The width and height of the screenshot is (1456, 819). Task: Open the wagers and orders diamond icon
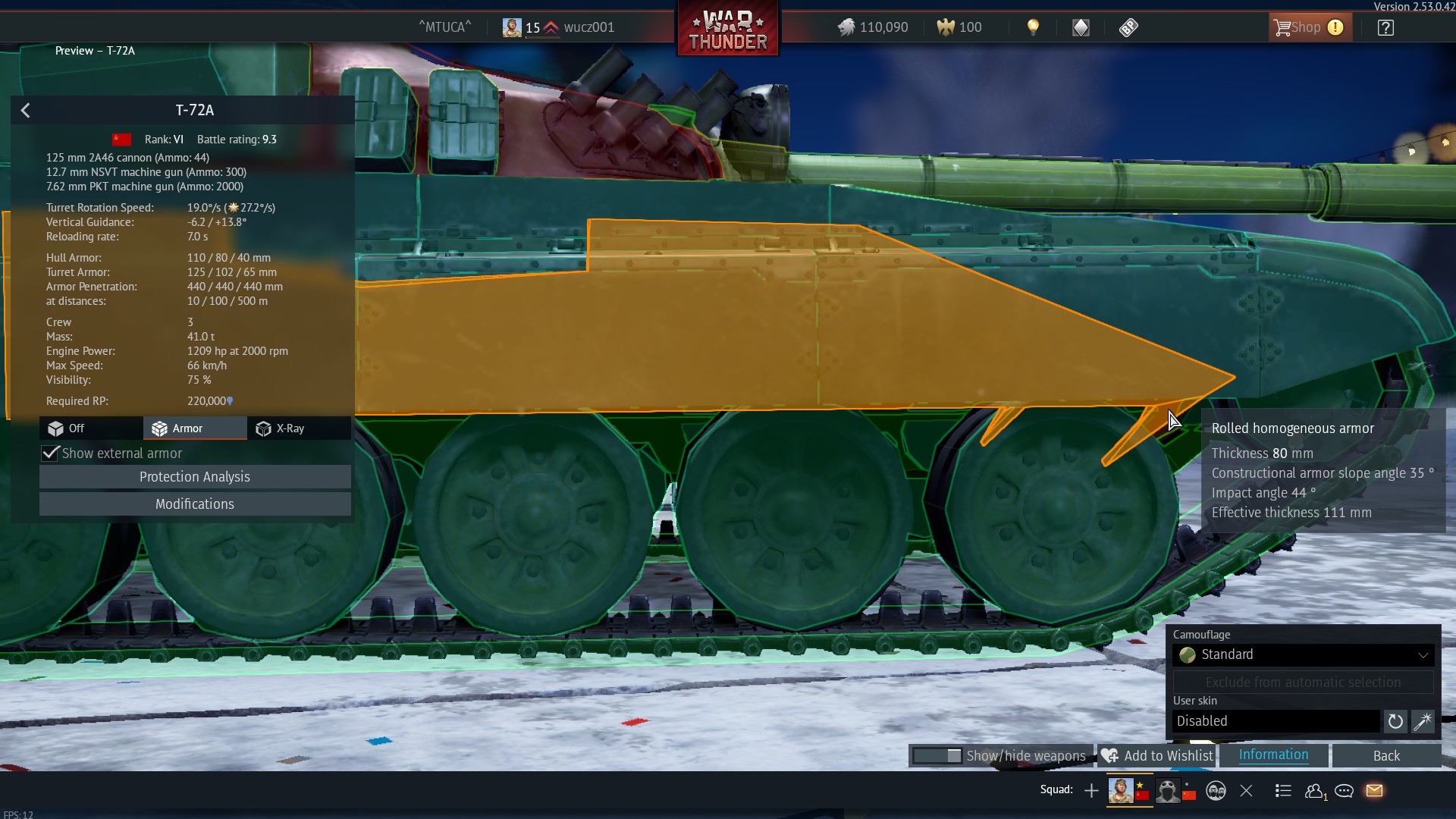1081,27
